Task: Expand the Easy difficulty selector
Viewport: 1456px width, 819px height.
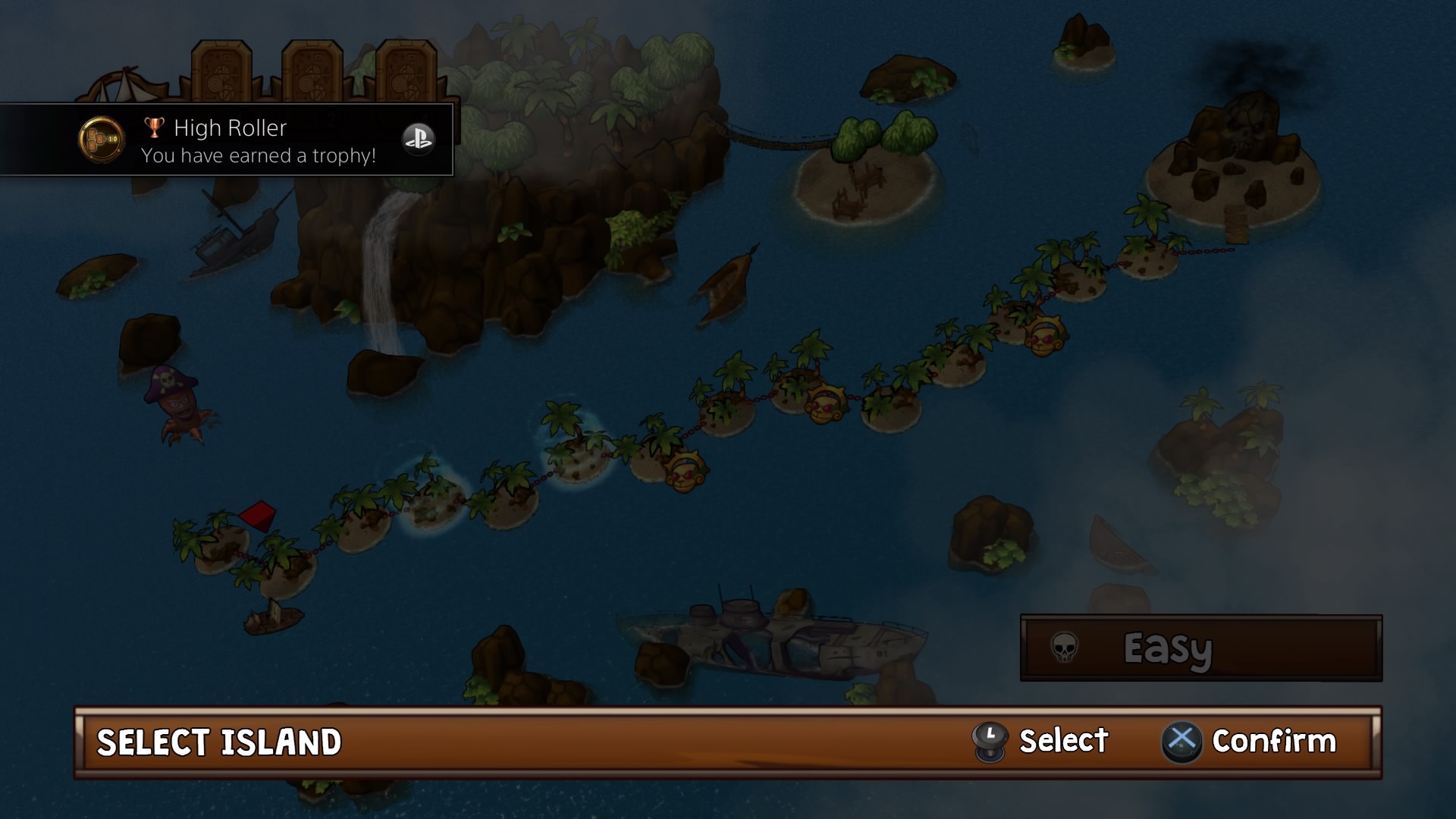Action: pos(1200,650)
